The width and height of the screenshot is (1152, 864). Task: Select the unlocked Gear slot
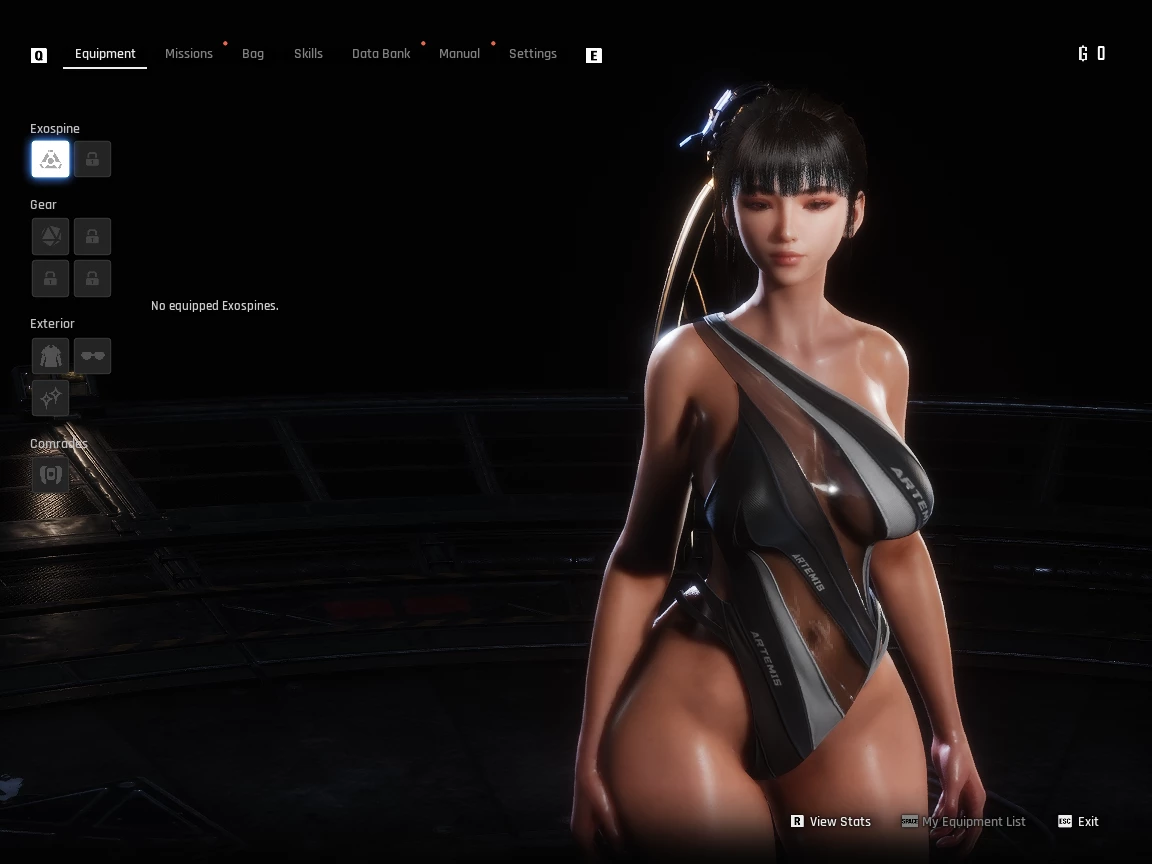50,237
